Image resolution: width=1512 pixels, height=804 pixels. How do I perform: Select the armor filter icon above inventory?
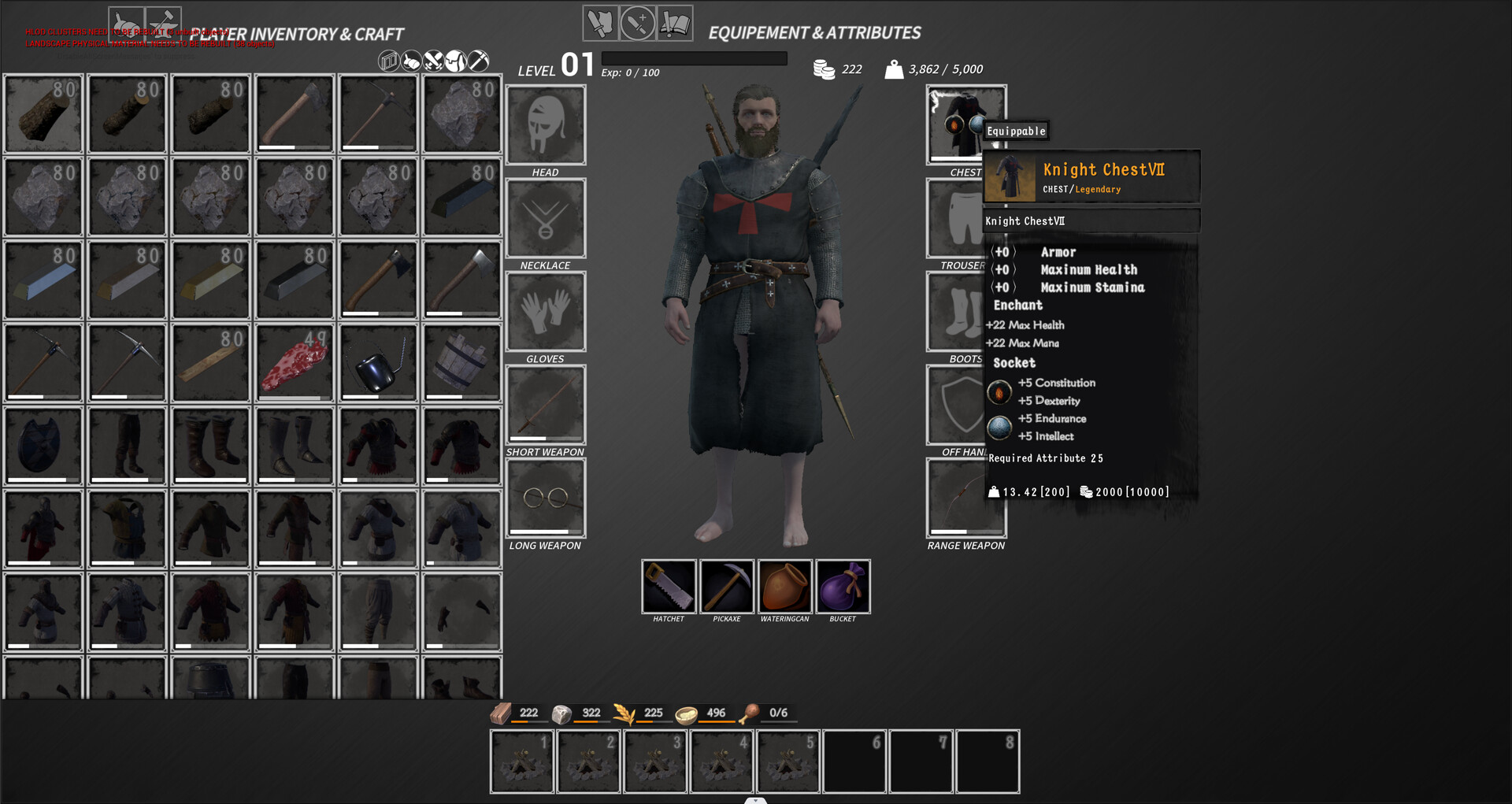[x=454, y=61]
